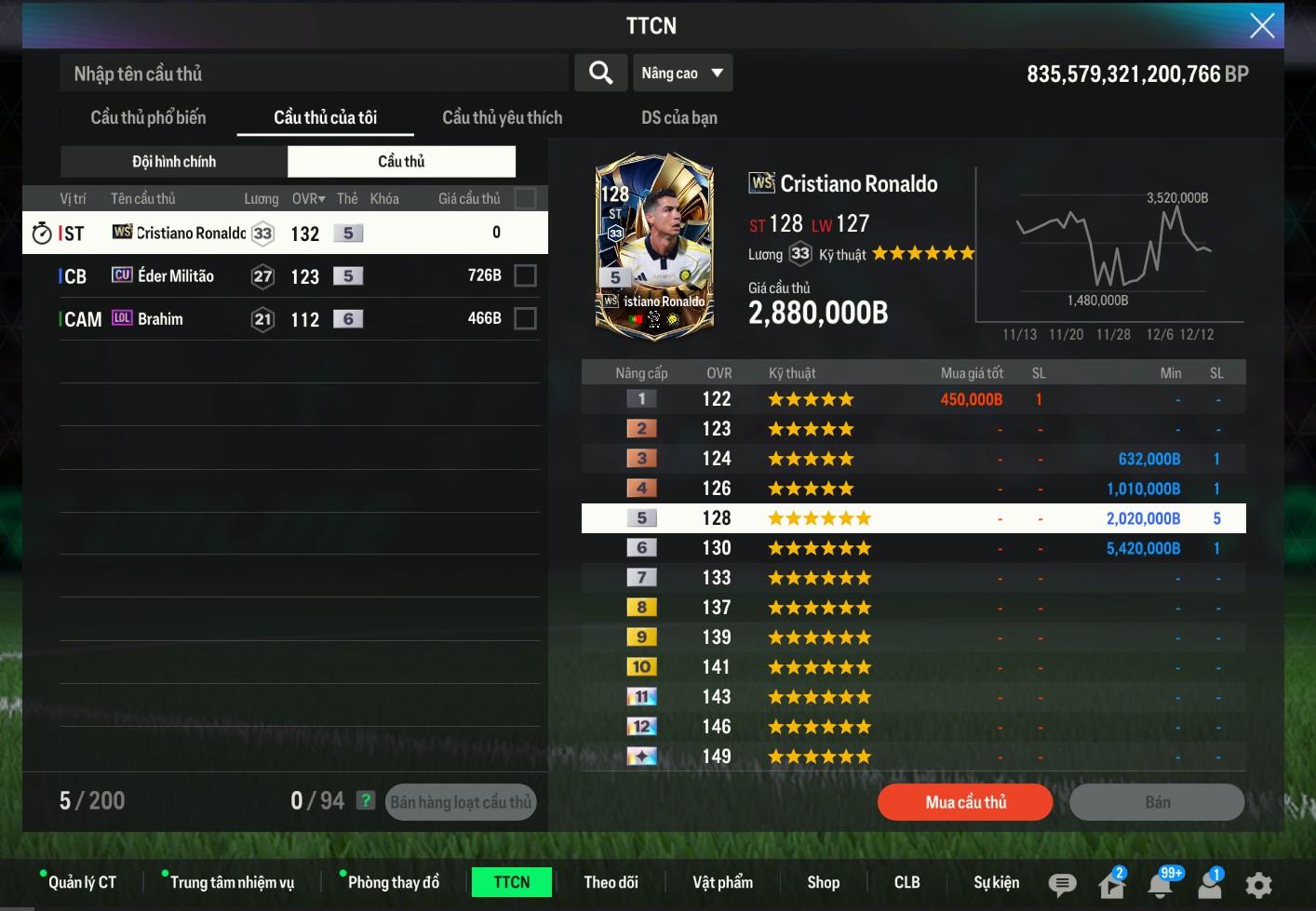The image size is (1316, 911).
Task: Select the Éder Militão player row
Action: 279,276
